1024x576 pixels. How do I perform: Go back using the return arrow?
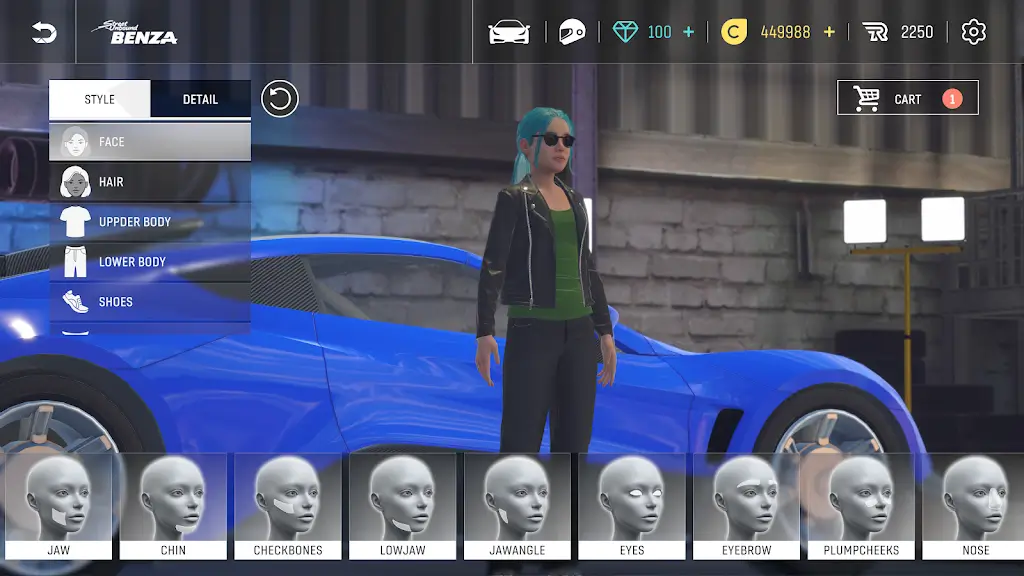tap(44, 33)
